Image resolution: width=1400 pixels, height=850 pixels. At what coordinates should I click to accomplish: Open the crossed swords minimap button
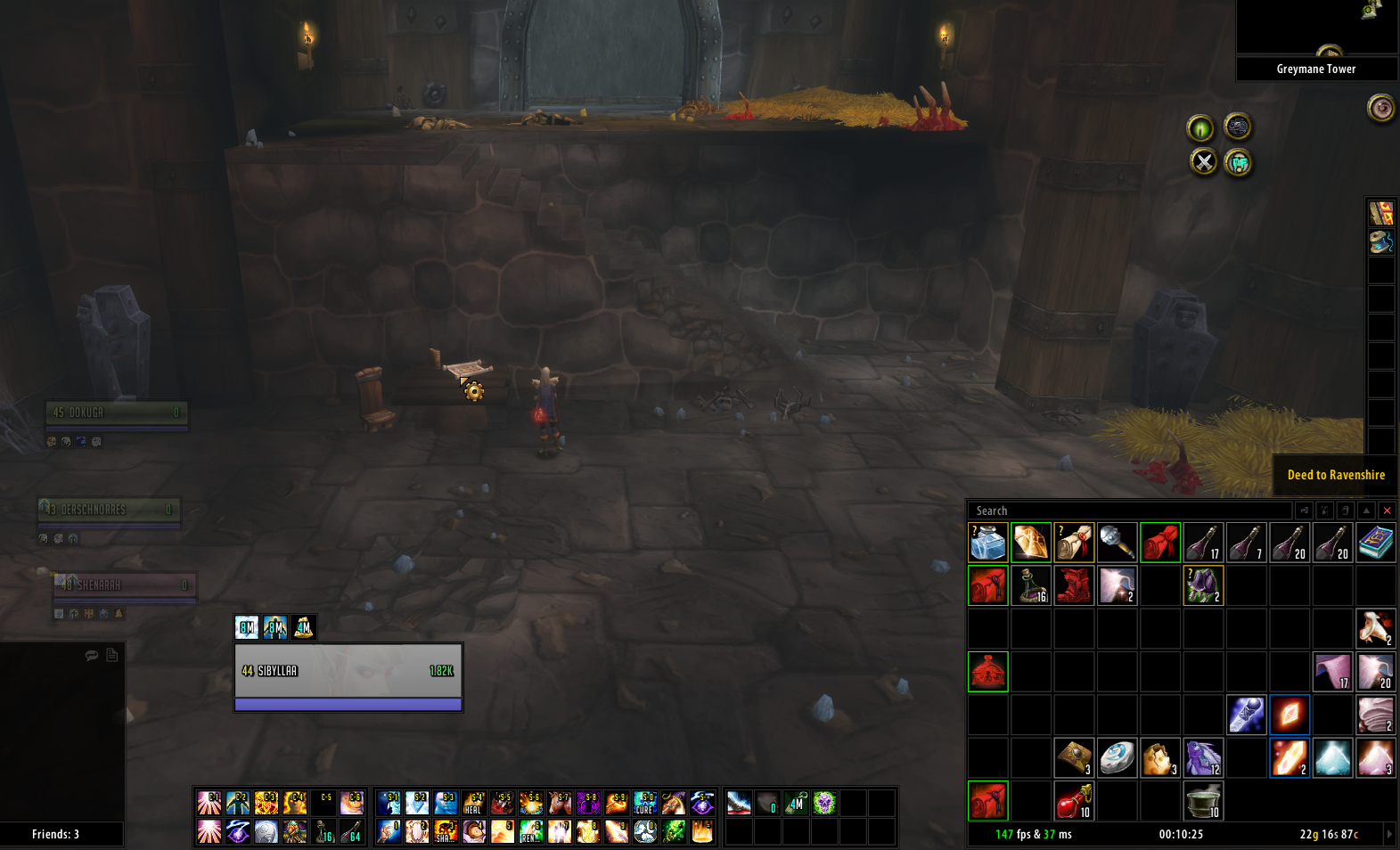(1203, 162)
